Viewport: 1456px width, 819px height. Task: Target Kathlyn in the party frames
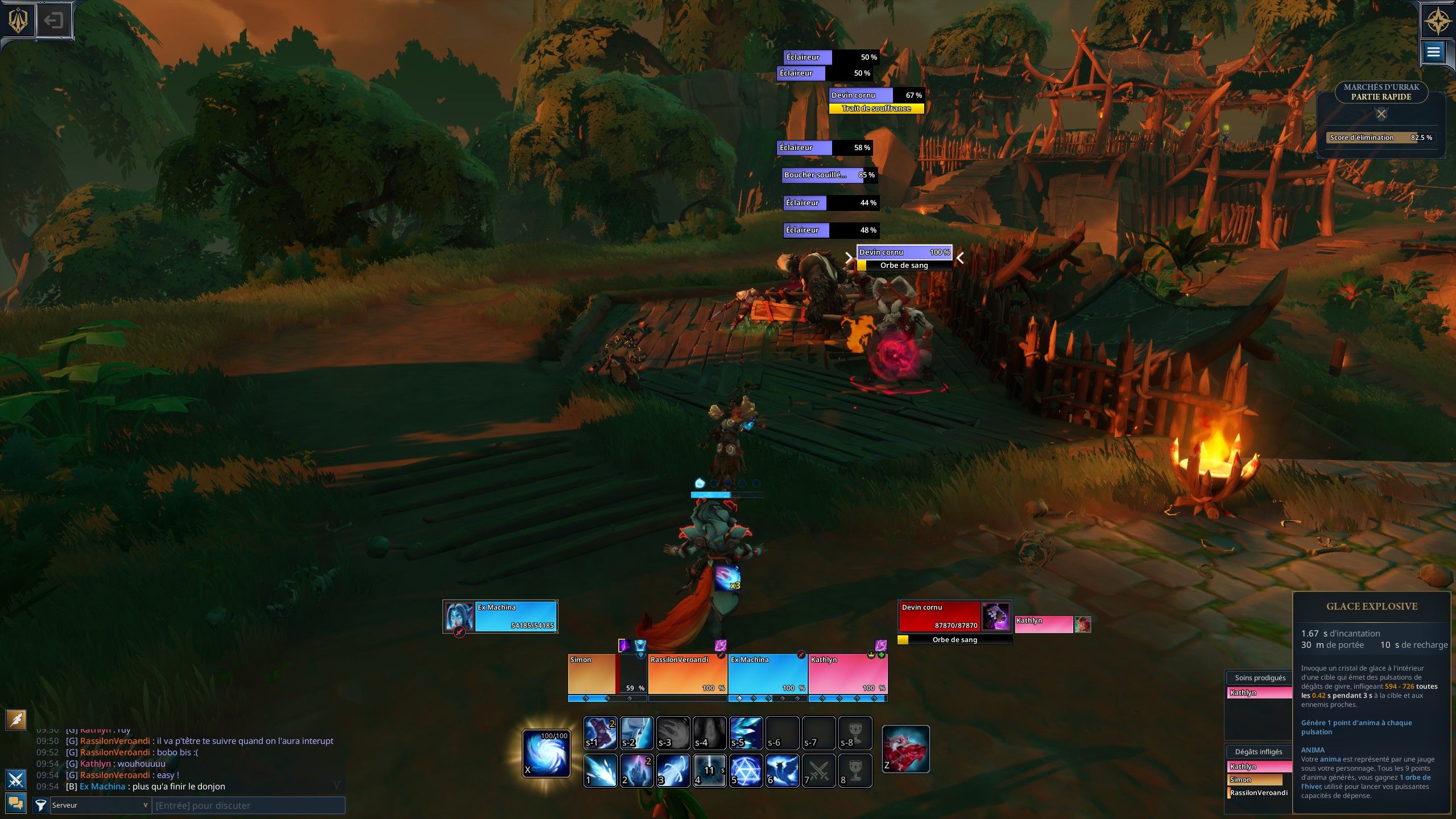pyautogui.click(x=847, y=675)
